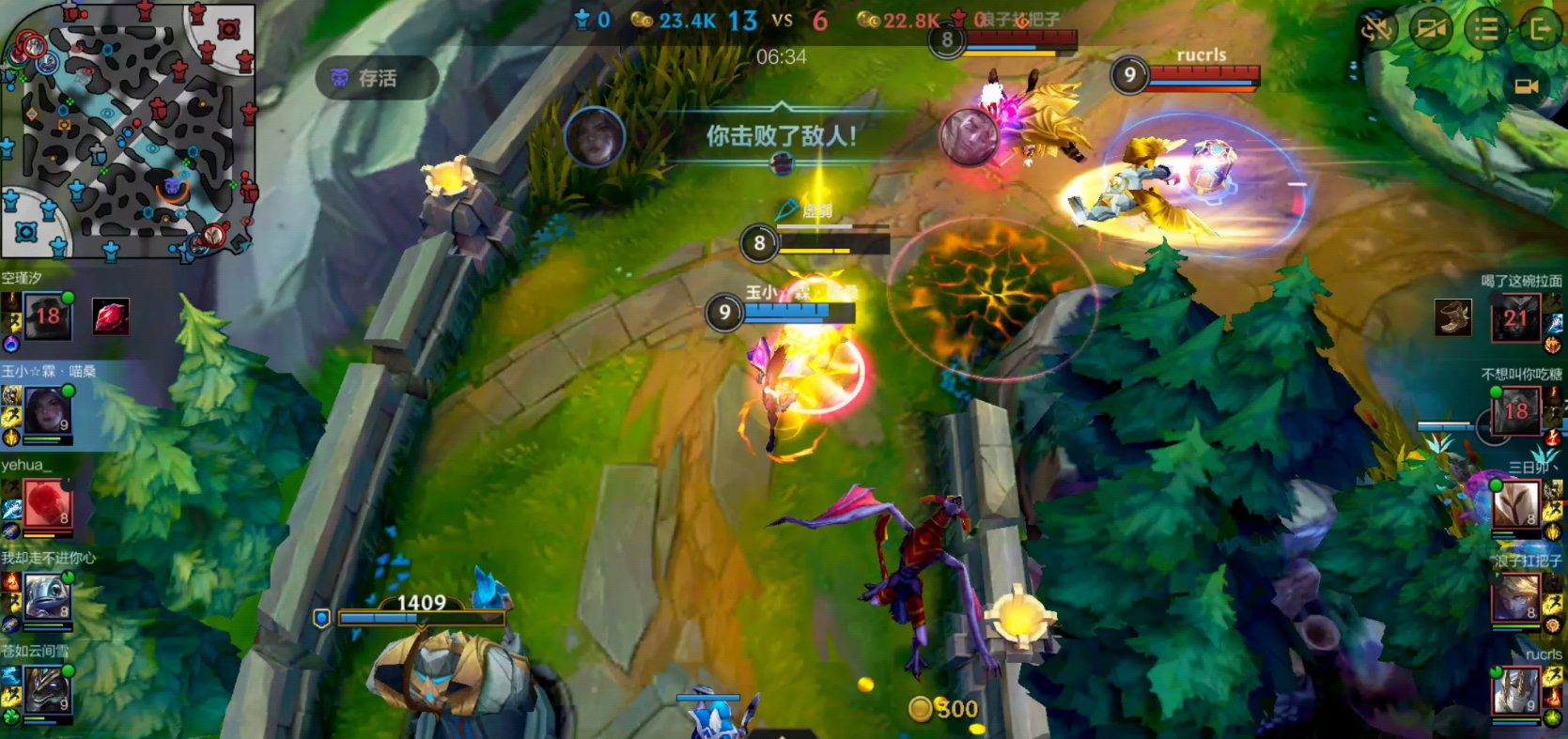Select enemy 喝了这碗拉面's dead portrait

click(x=1515, y=318)
